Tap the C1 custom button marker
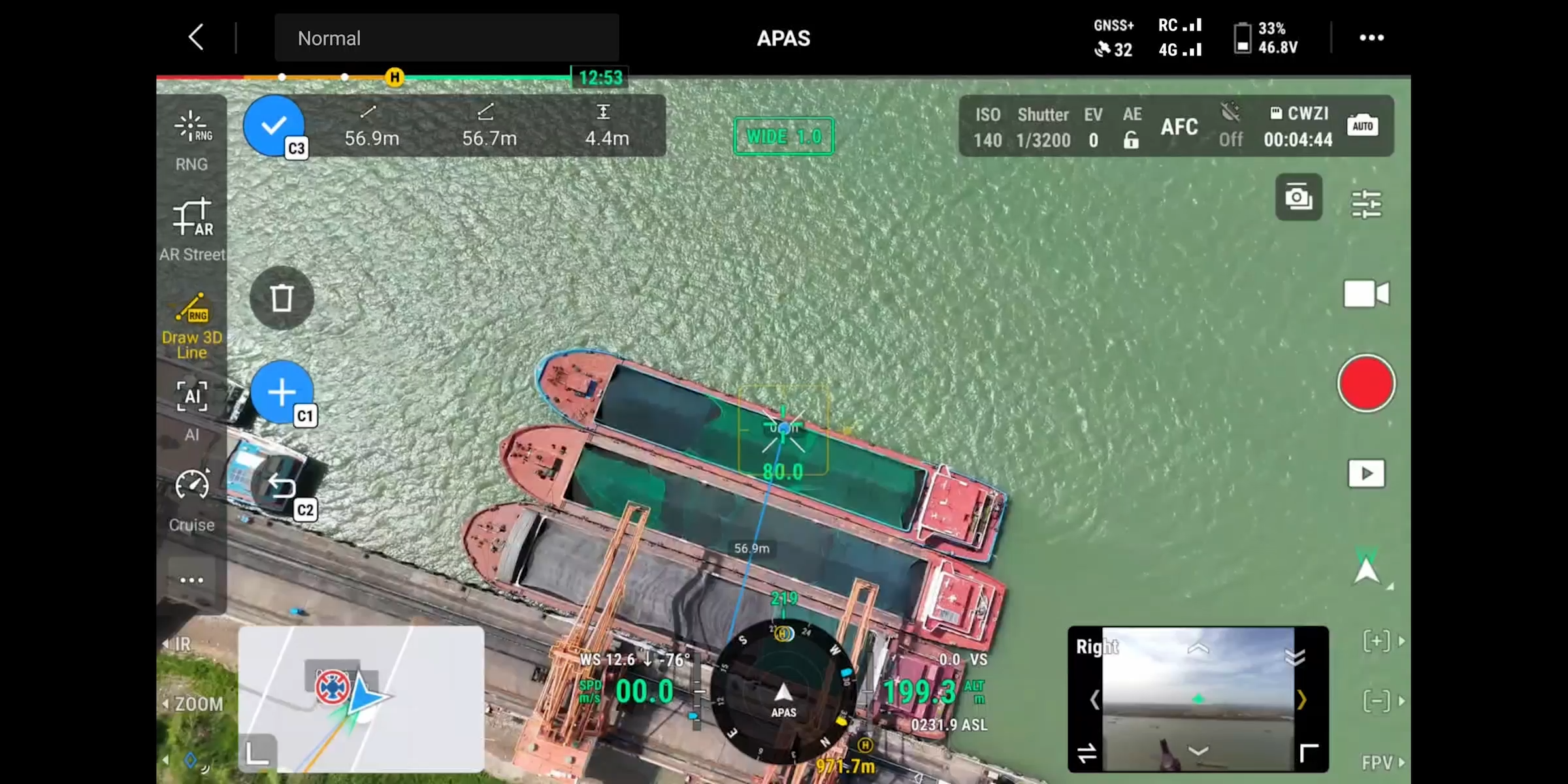Image resolution: width=1568 pixels, height=784 pixels. point(282,392)
